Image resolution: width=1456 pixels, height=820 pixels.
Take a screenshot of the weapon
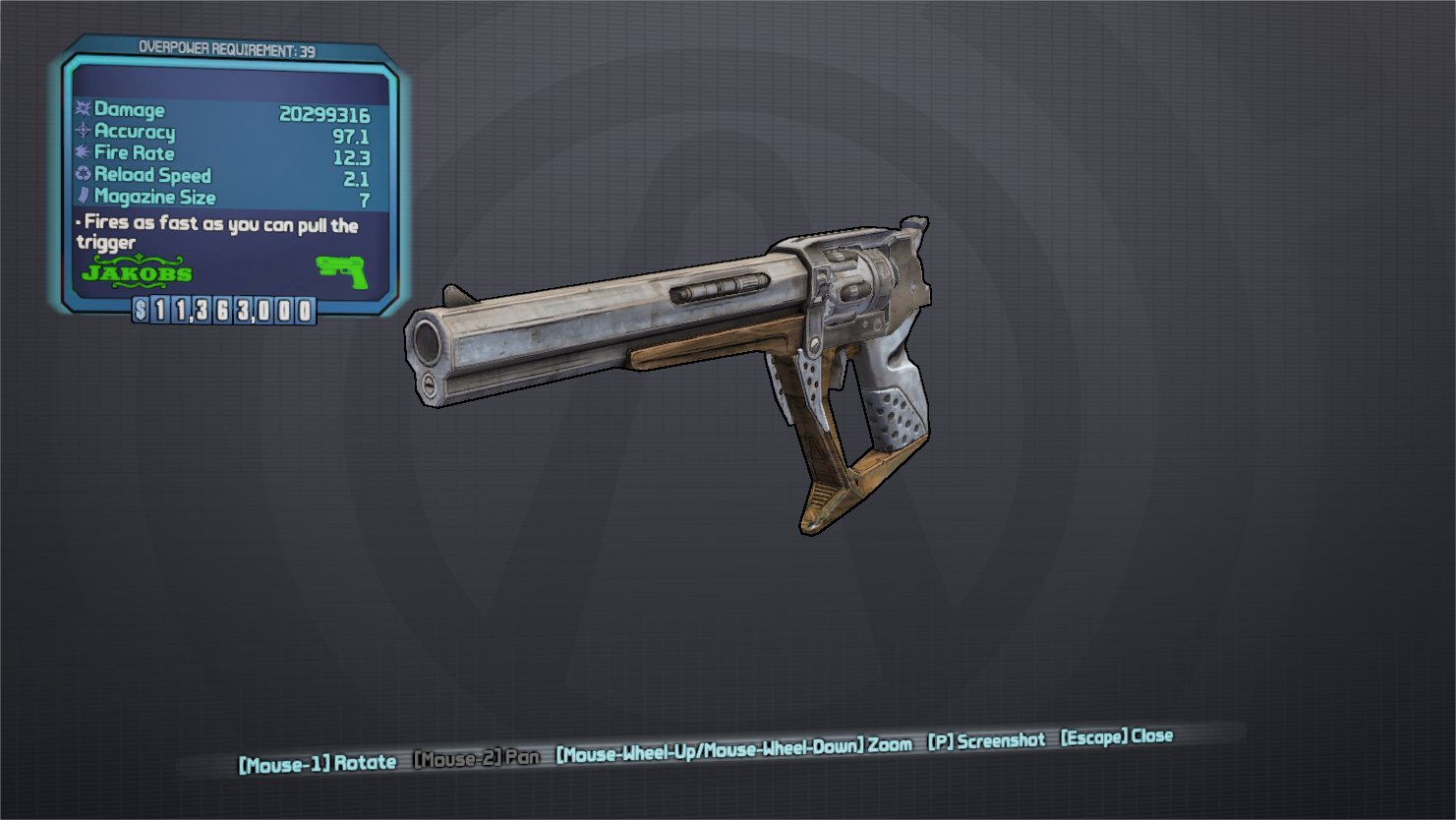click(986, 741)
